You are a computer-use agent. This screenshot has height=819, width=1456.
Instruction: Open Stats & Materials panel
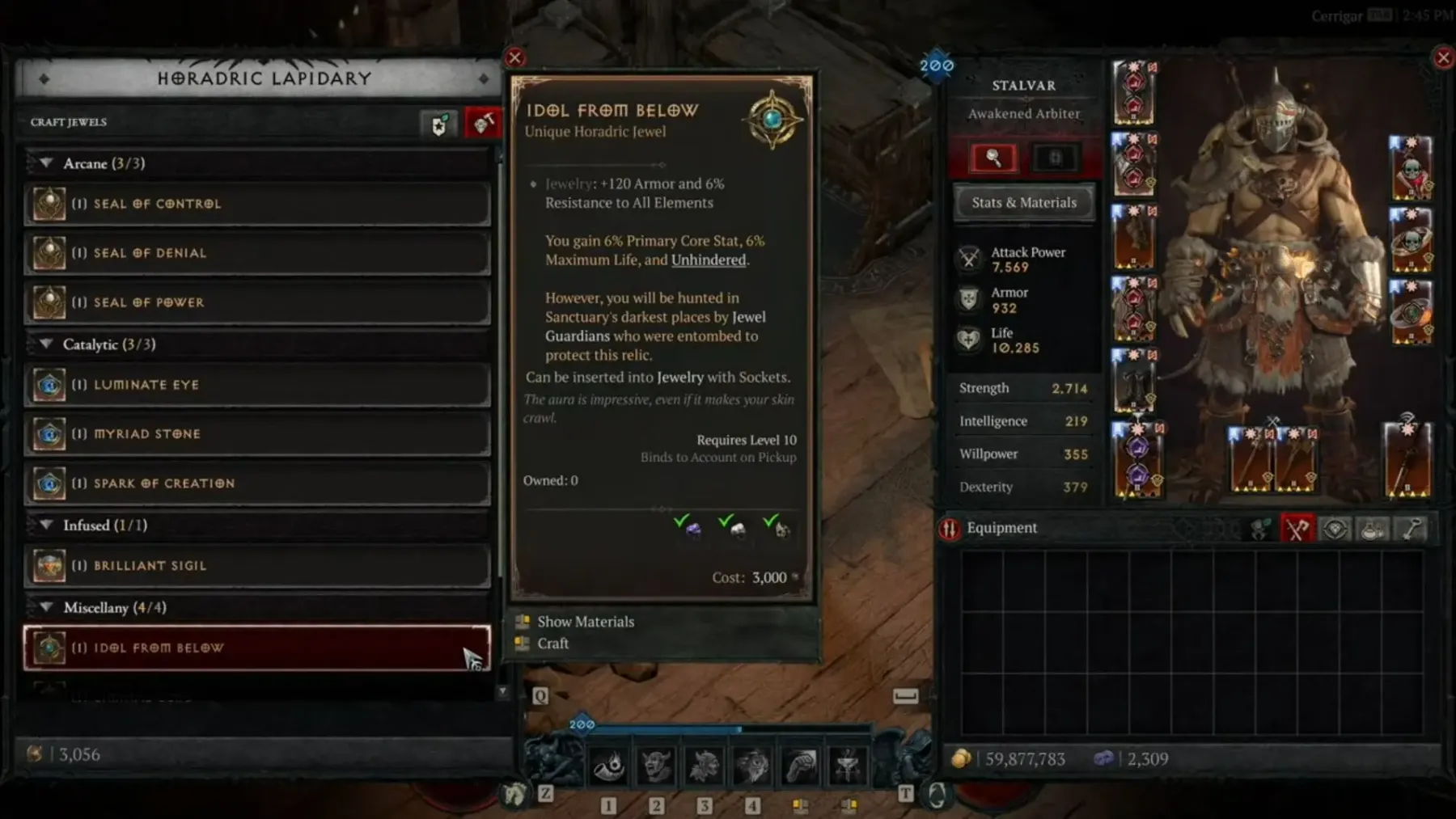tap(1024, 203)
